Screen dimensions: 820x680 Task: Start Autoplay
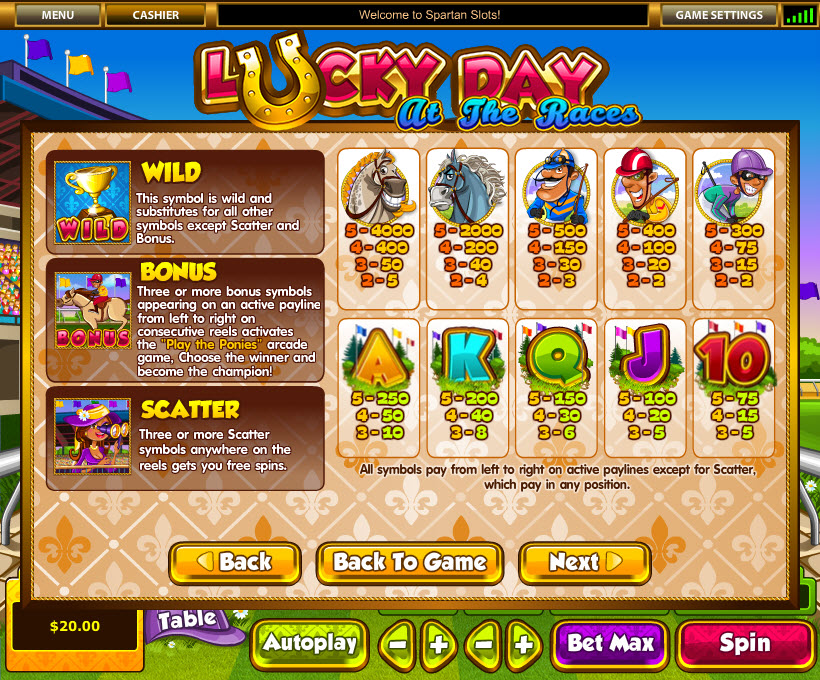(310, 643)
